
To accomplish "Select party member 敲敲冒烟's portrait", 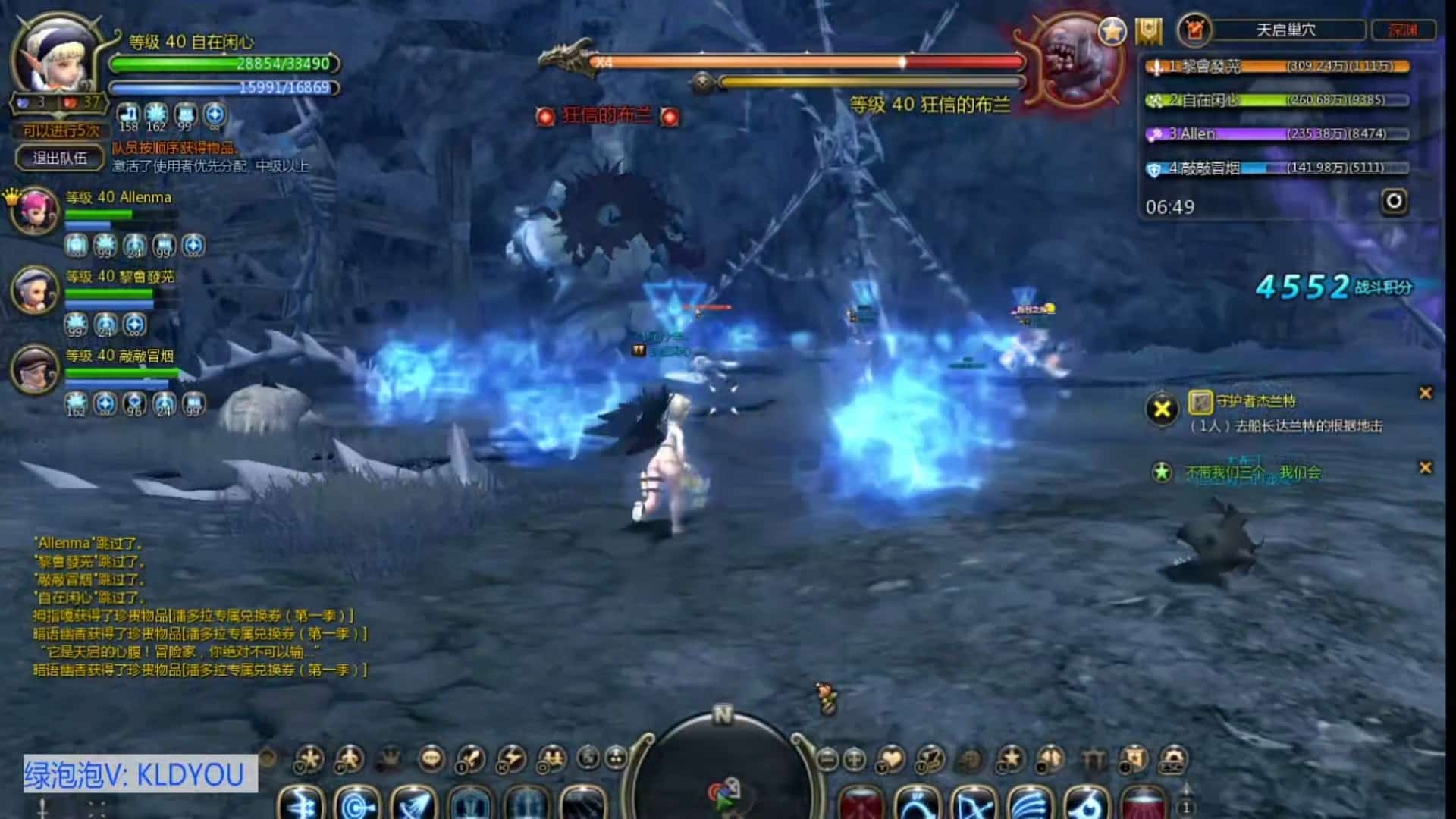I will 35,369.
